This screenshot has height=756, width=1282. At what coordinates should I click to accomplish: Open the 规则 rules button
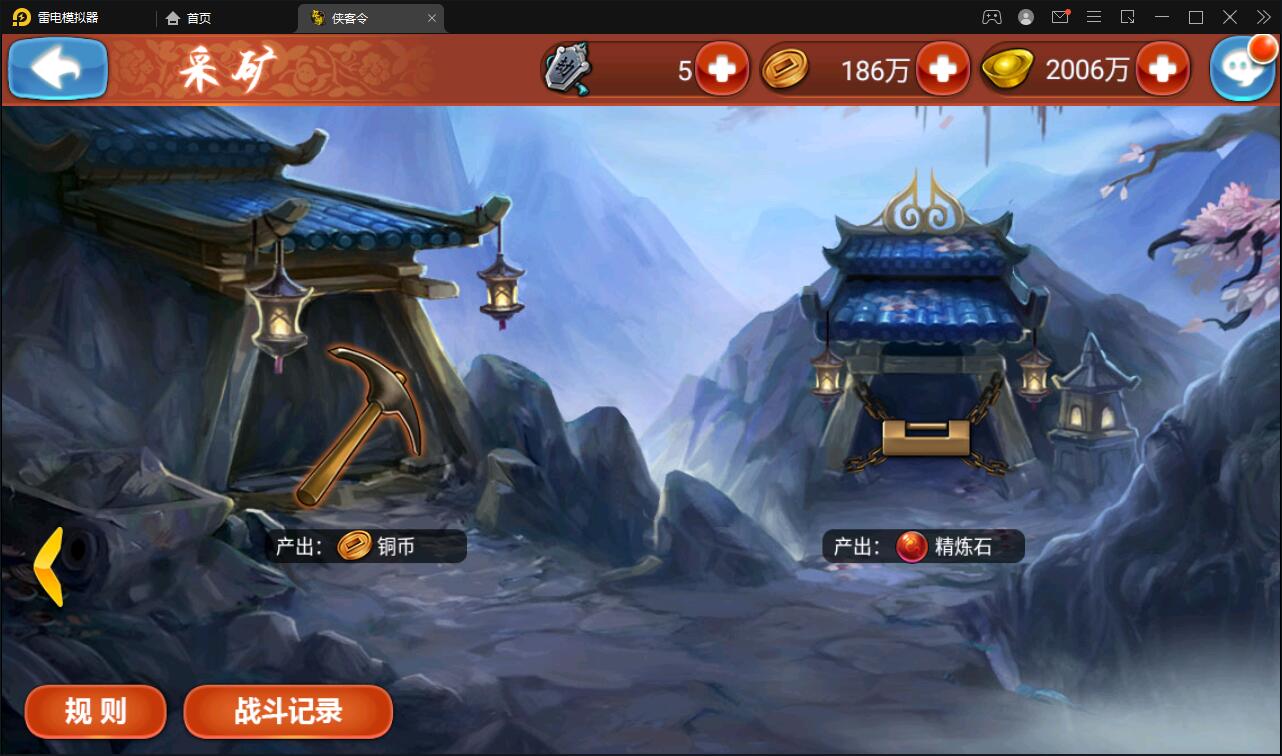pyautogui.click(x=95, y=711)
